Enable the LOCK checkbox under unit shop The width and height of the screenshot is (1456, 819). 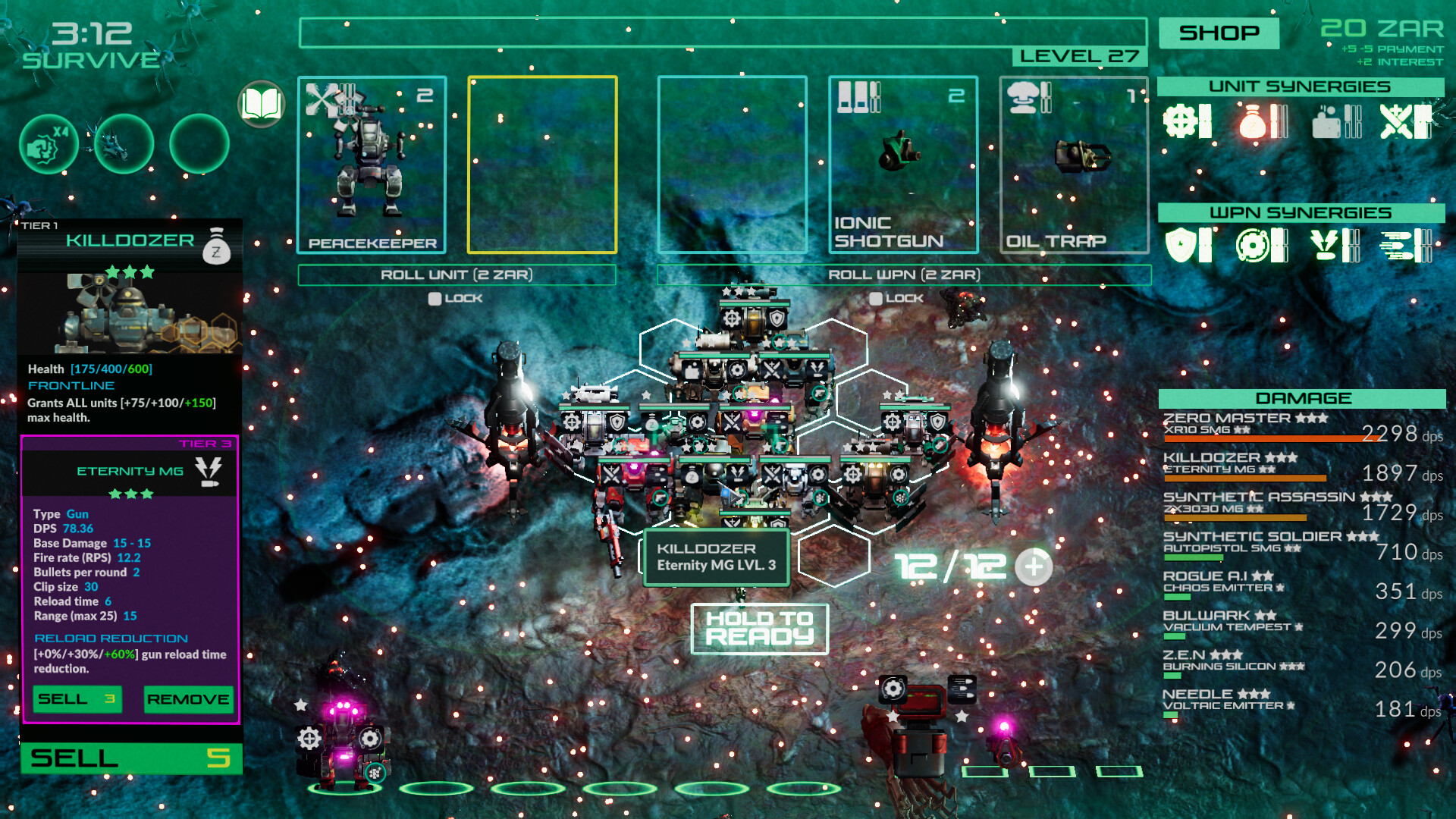(434, 298)
